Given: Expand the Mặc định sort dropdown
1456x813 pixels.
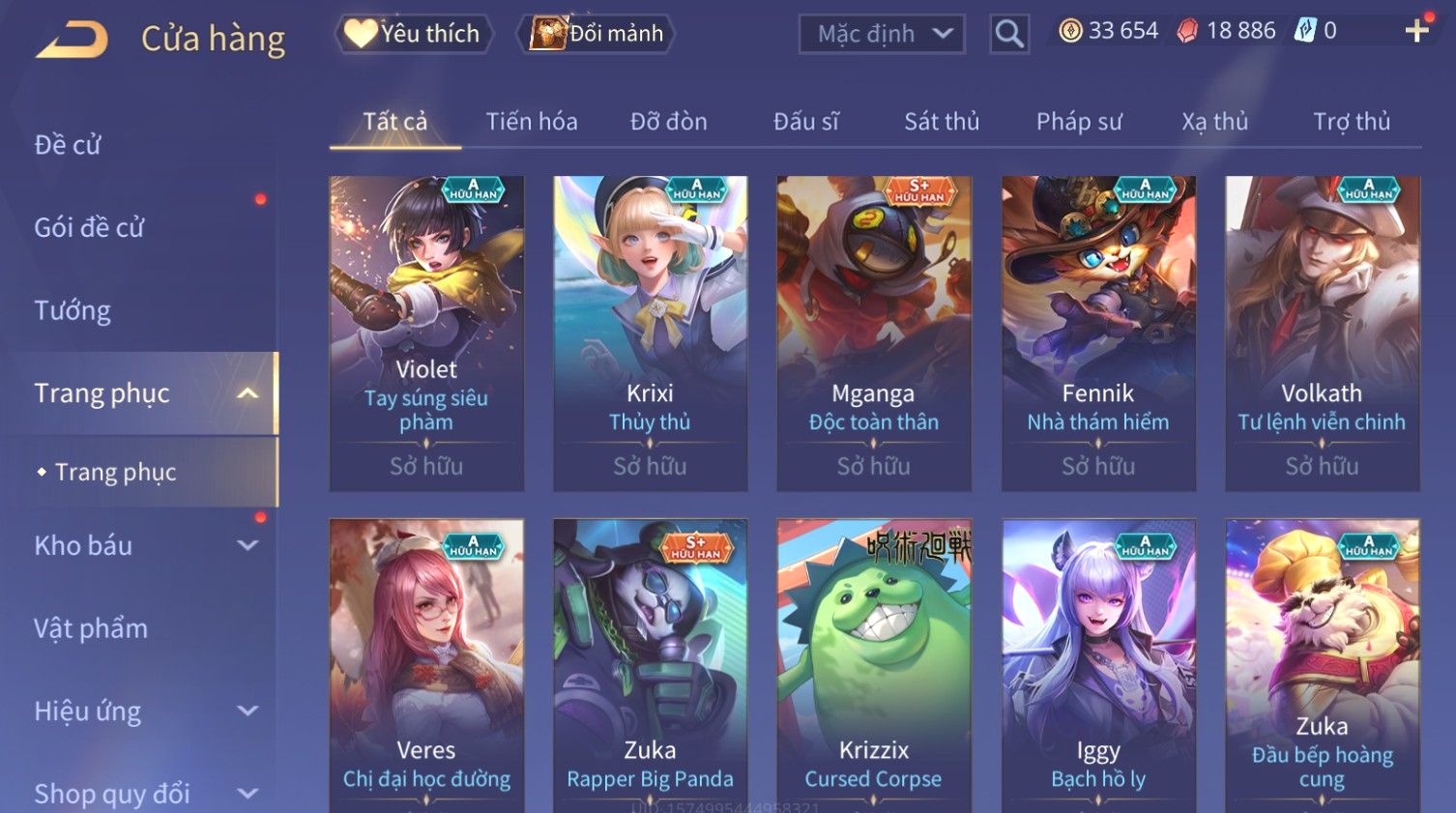Looking at the screenshot, I should 882,35.
